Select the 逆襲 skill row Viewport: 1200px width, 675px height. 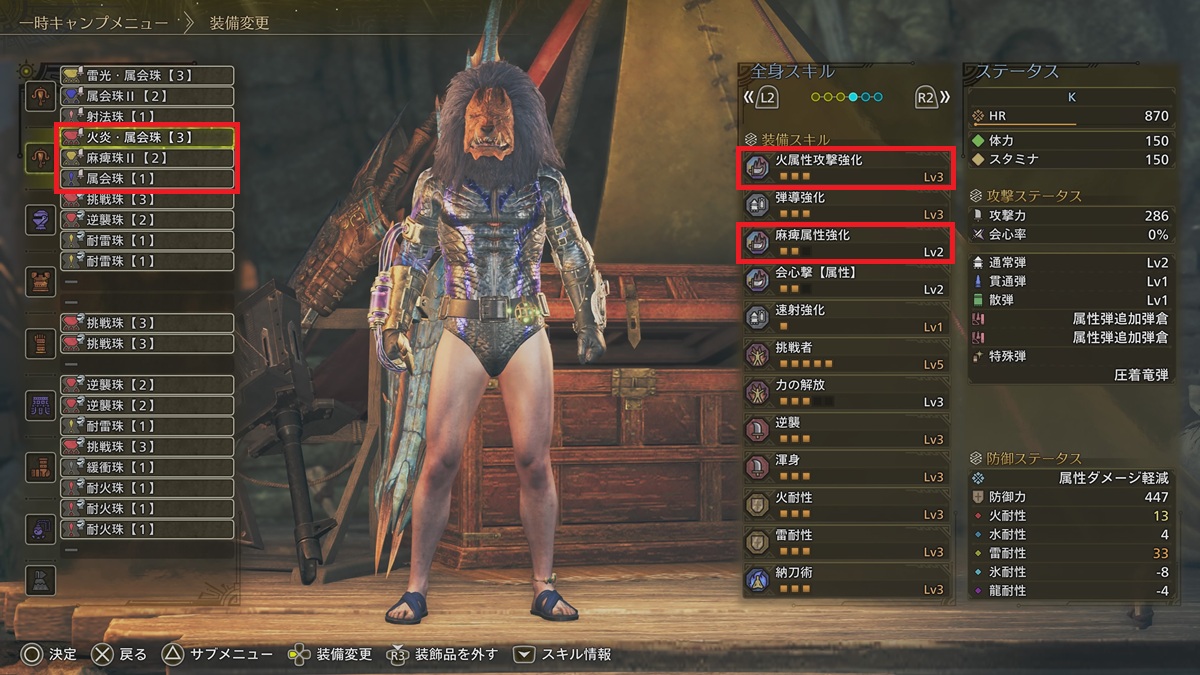point(845,430)
